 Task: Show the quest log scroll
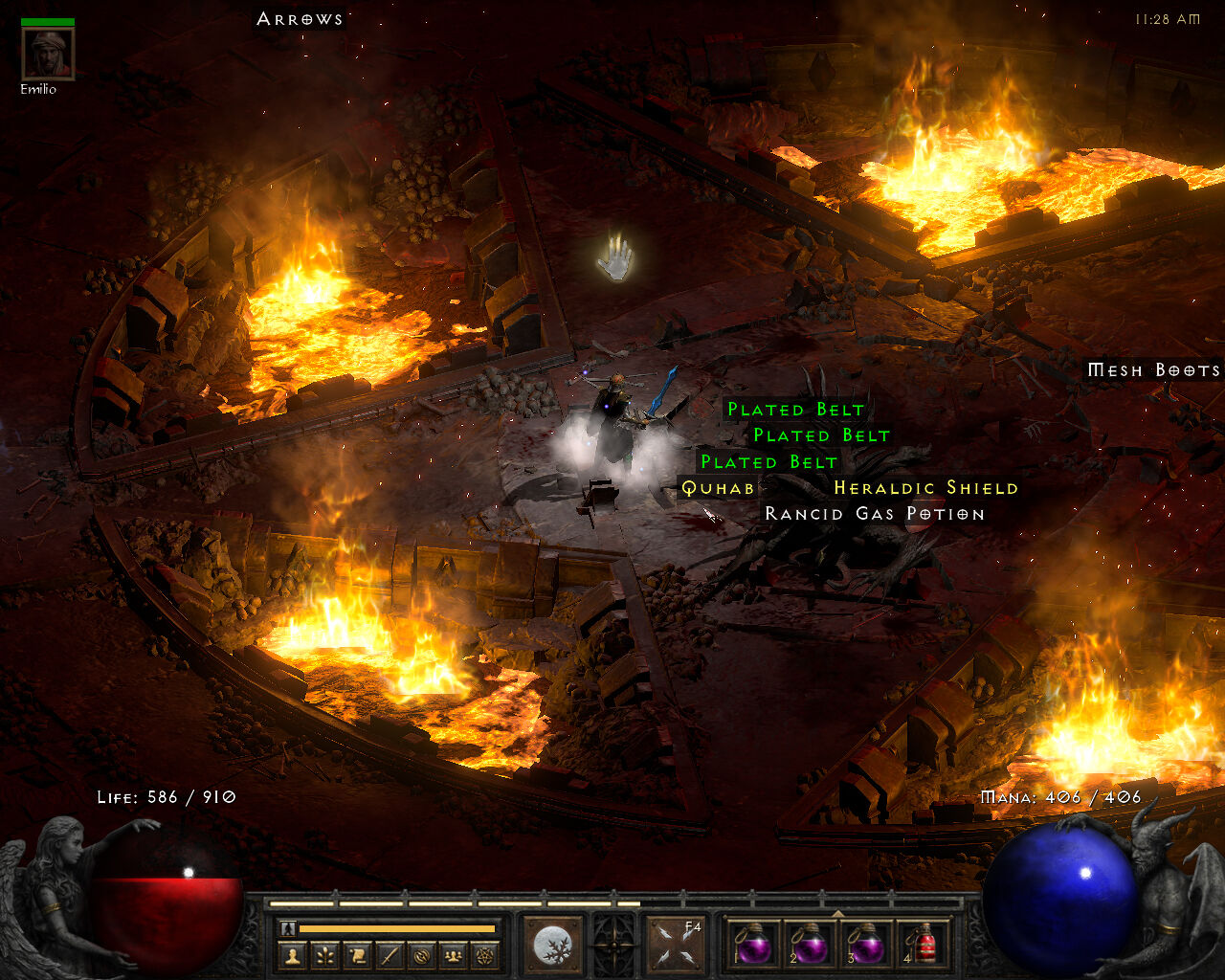pyautogui.click(x=358, y=955)
